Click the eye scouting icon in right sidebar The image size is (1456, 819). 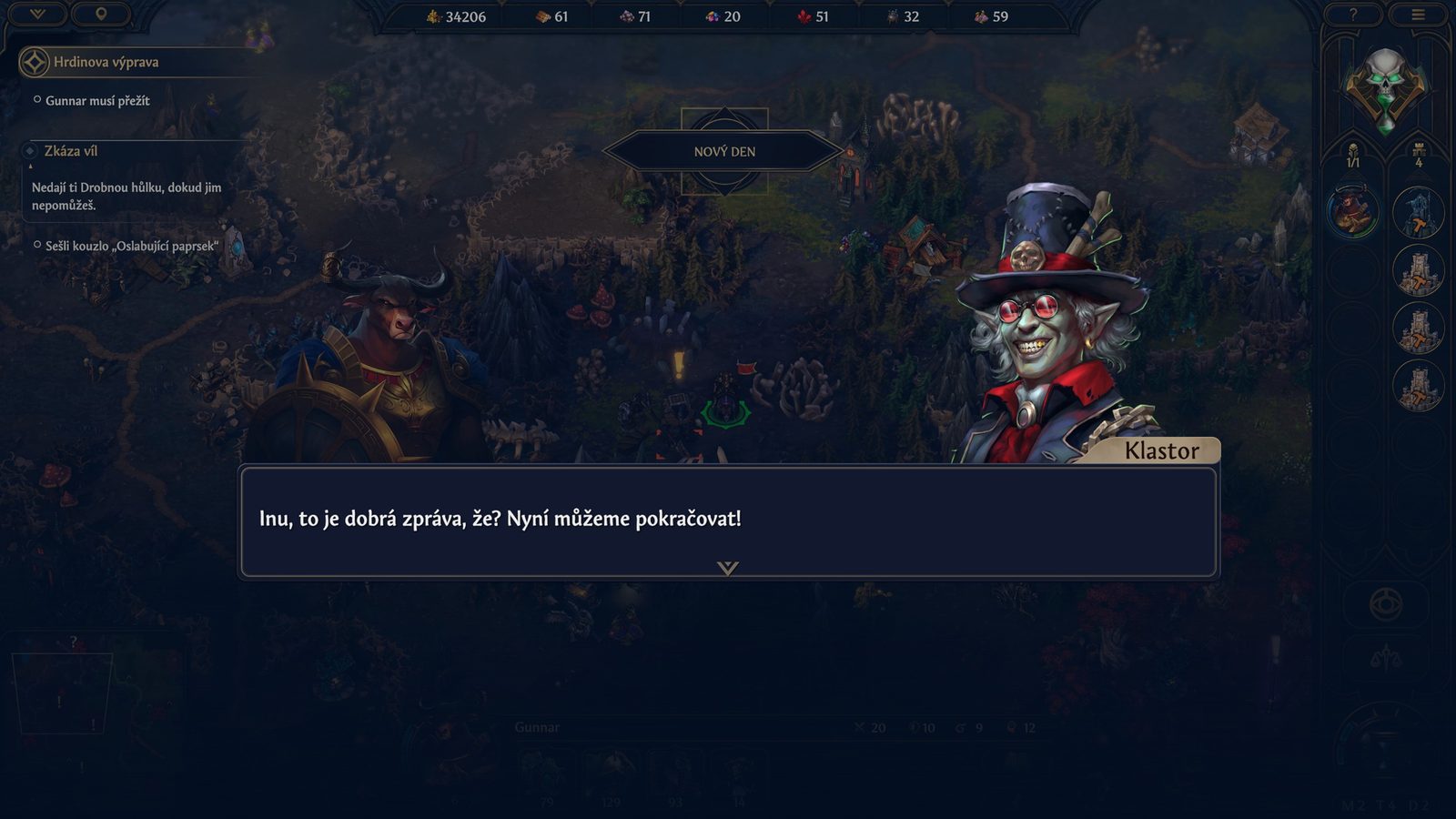coord(1384,602)
